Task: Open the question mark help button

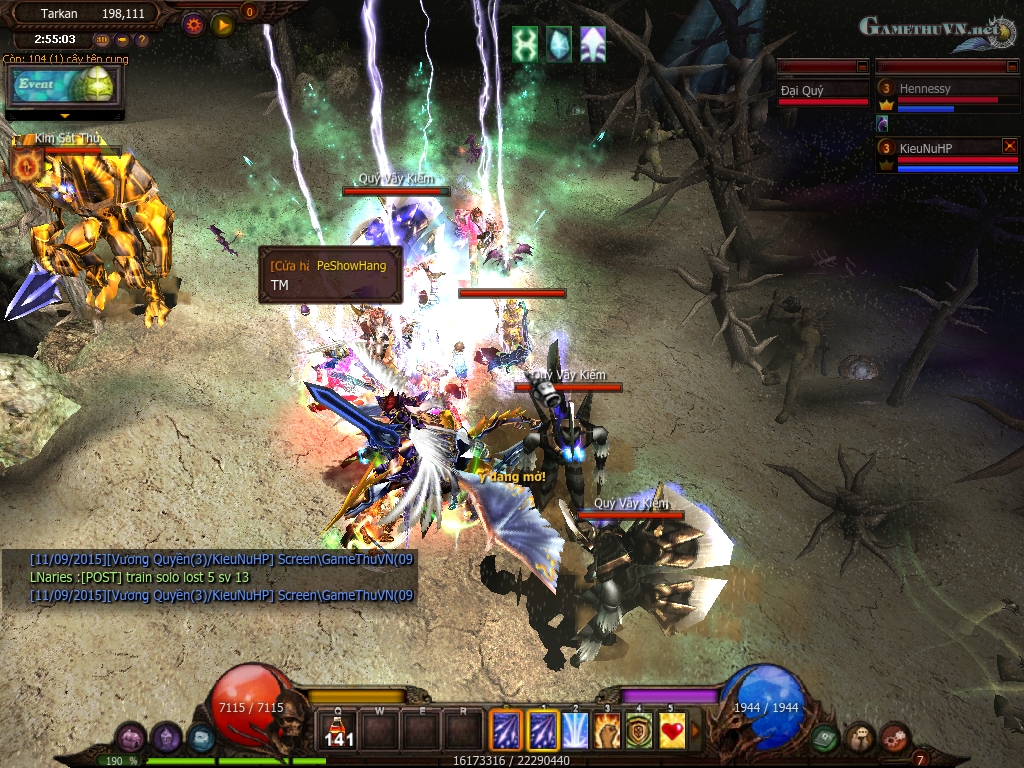Action: [142, 40]
